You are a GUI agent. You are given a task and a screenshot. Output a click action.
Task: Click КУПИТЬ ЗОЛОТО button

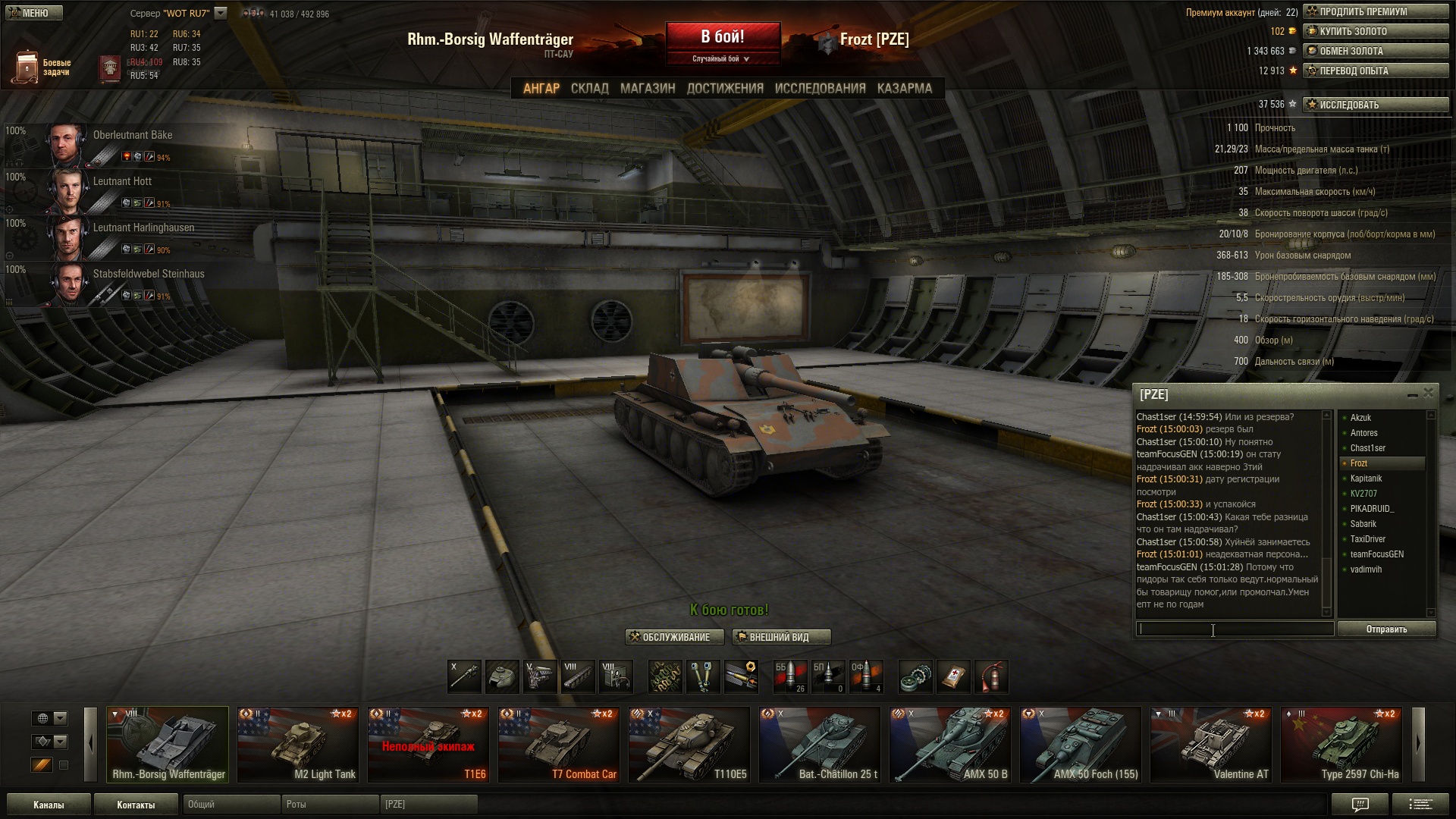1376,31
